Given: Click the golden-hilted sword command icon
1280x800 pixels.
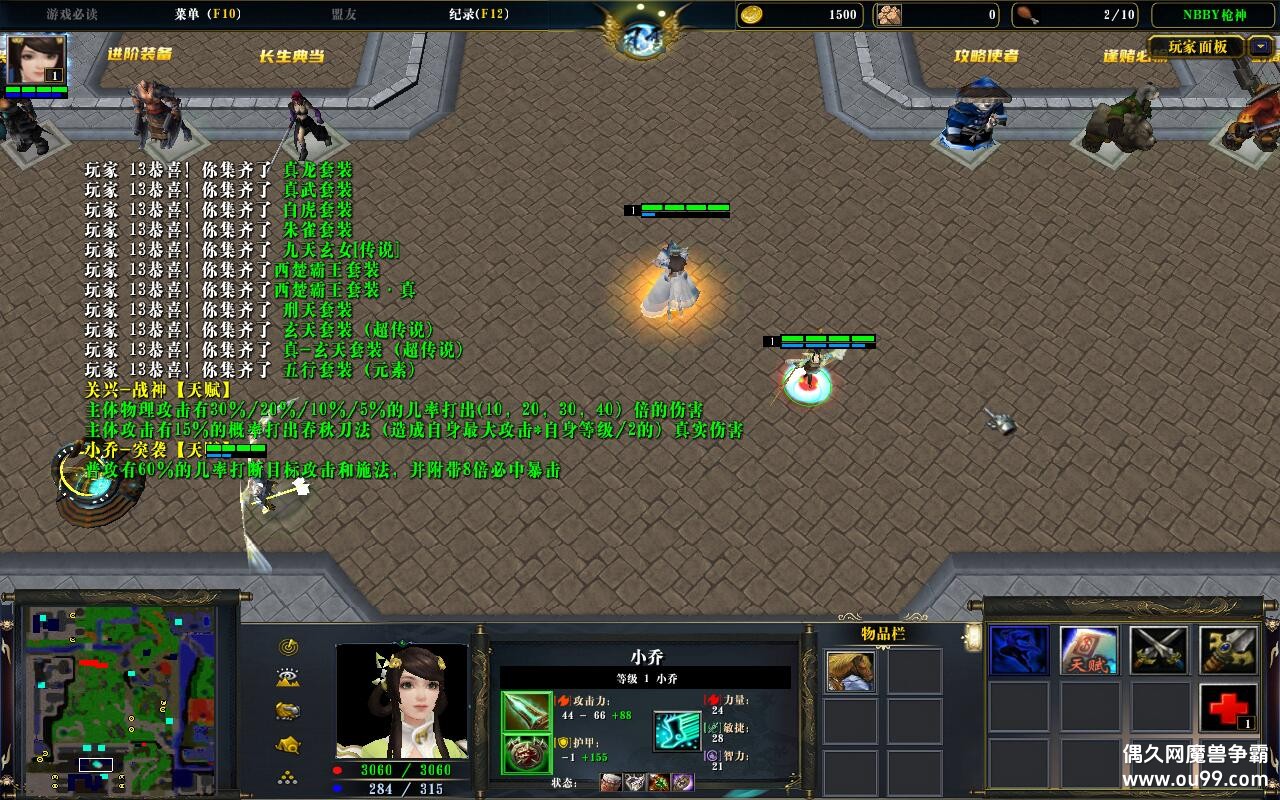Looking at the screenshot, I should coord(1228,651).
